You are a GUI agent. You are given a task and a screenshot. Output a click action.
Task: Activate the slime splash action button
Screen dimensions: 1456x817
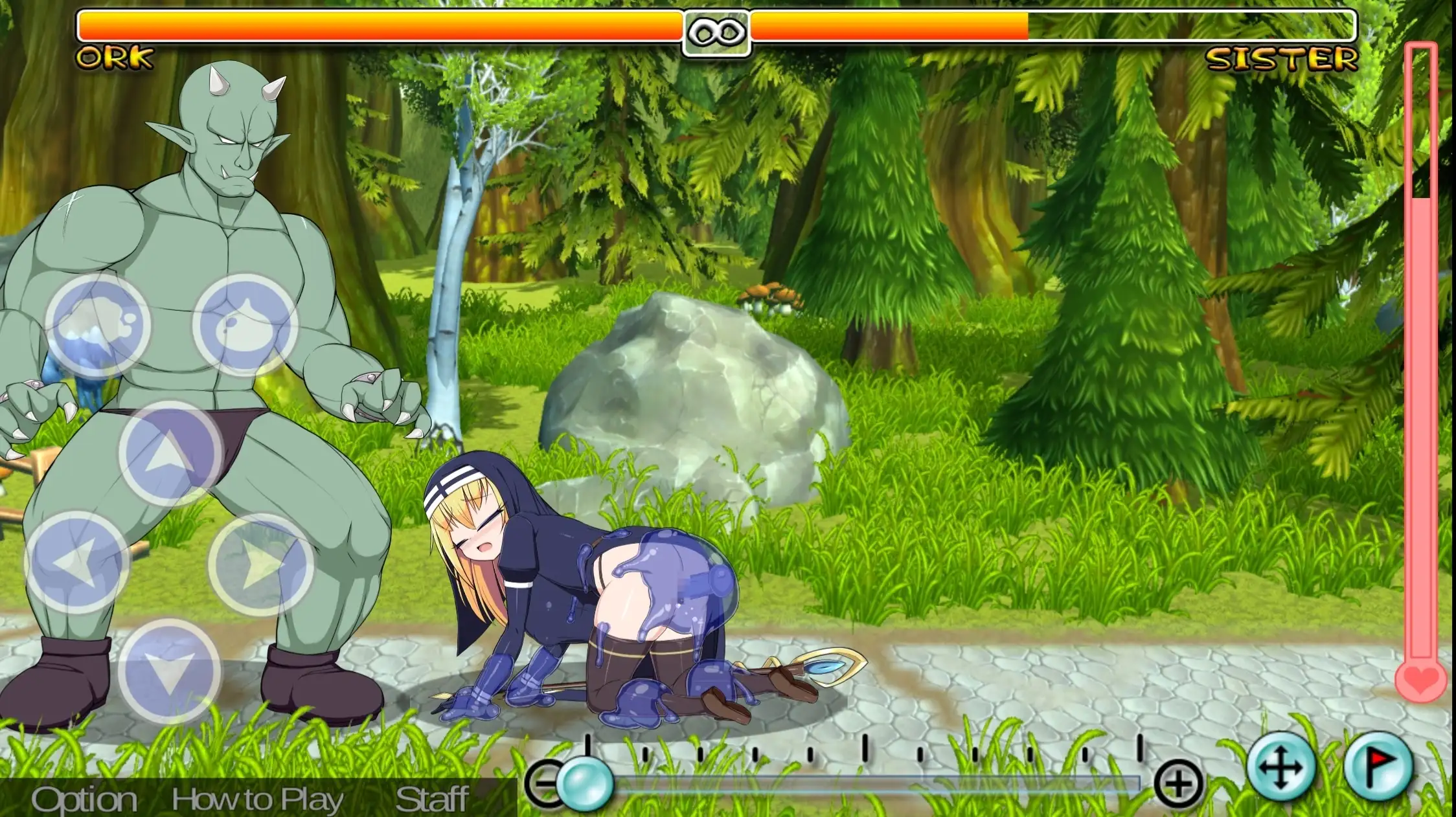97,324
